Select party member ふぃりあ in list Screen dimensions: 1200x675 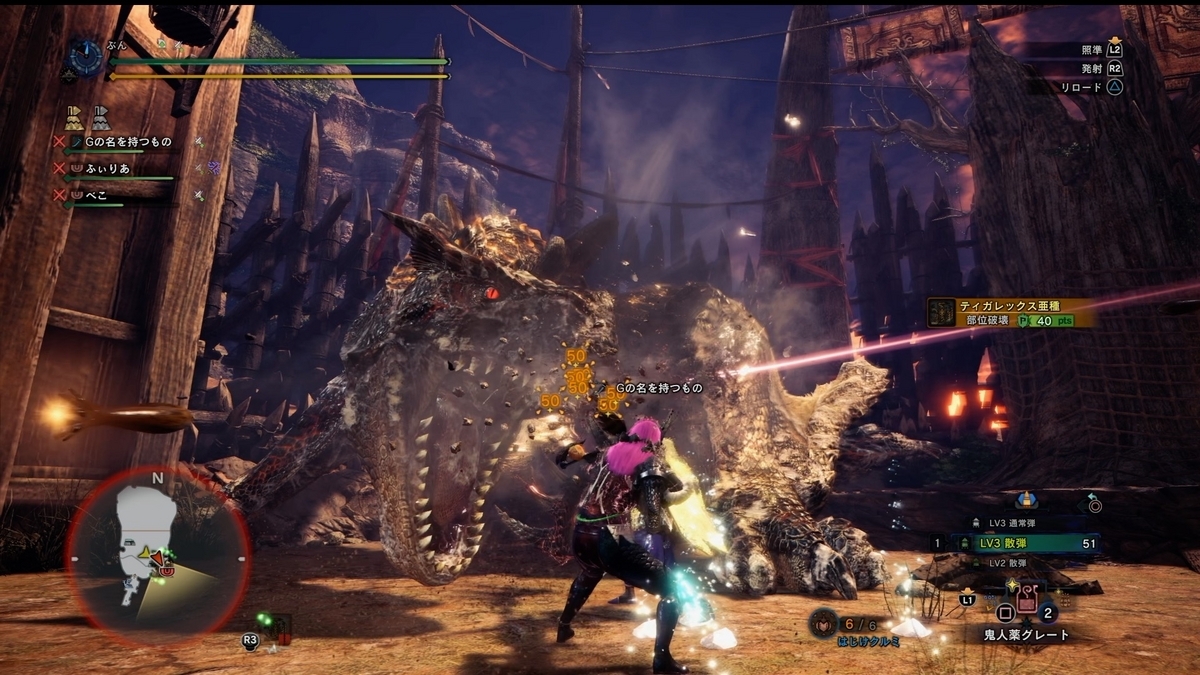pos(112,168)
